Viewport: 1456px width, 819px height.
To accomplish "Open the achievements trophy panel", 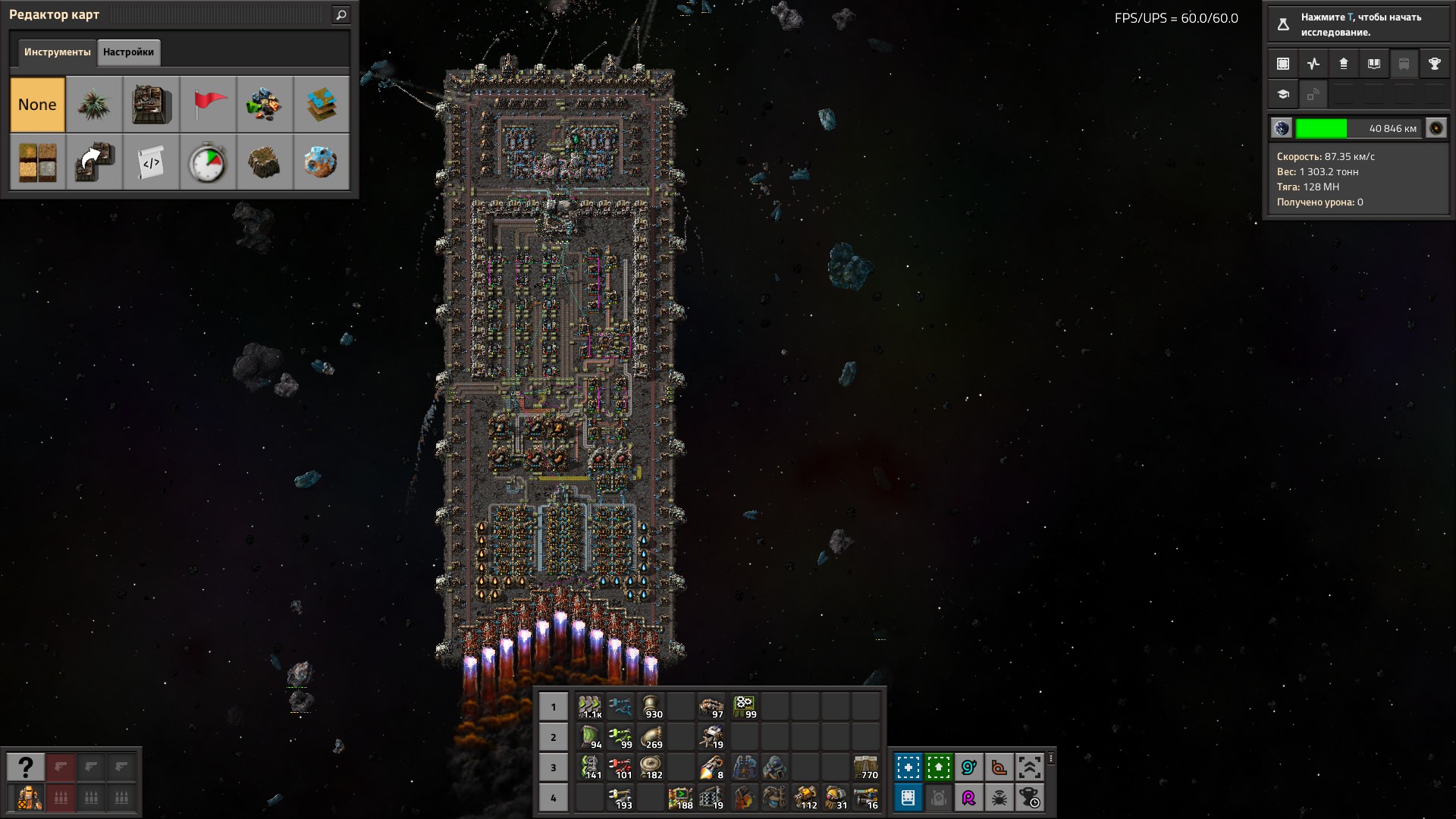I will [x=1434, y=64].
